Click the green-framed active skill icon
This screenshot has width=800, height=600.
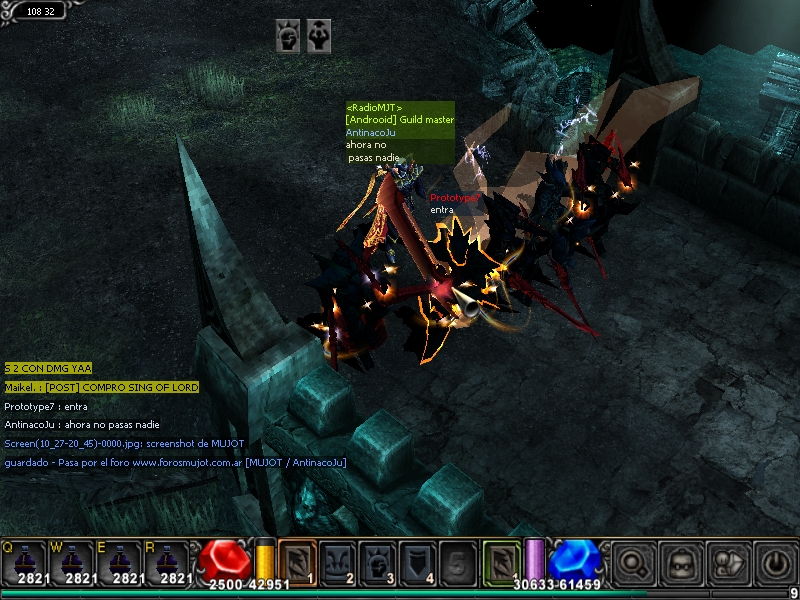point(502,561)
